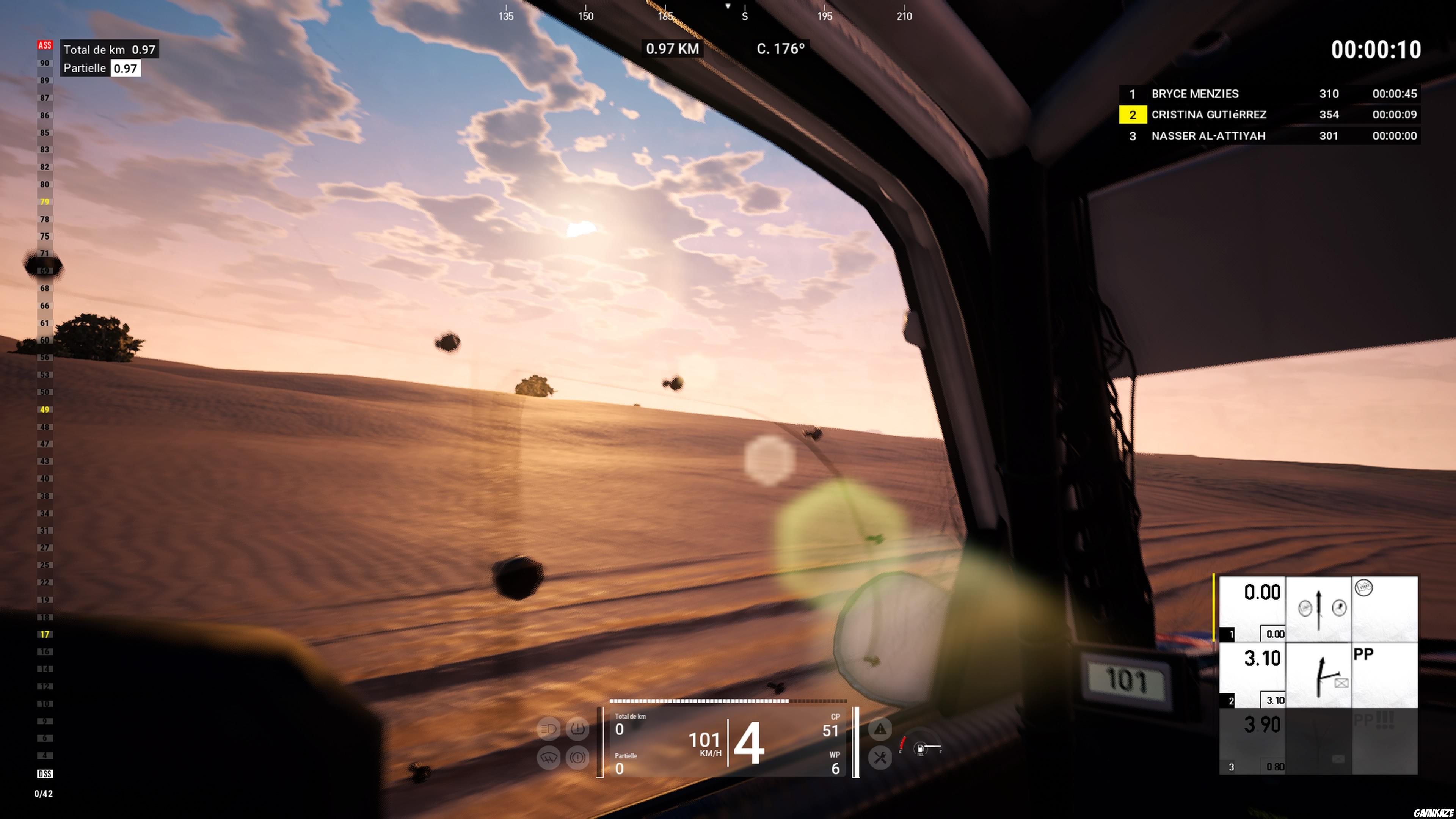
Task: Choose roadbook note row 2 at 3.10 km
Action: click(x=1318, y=675)
